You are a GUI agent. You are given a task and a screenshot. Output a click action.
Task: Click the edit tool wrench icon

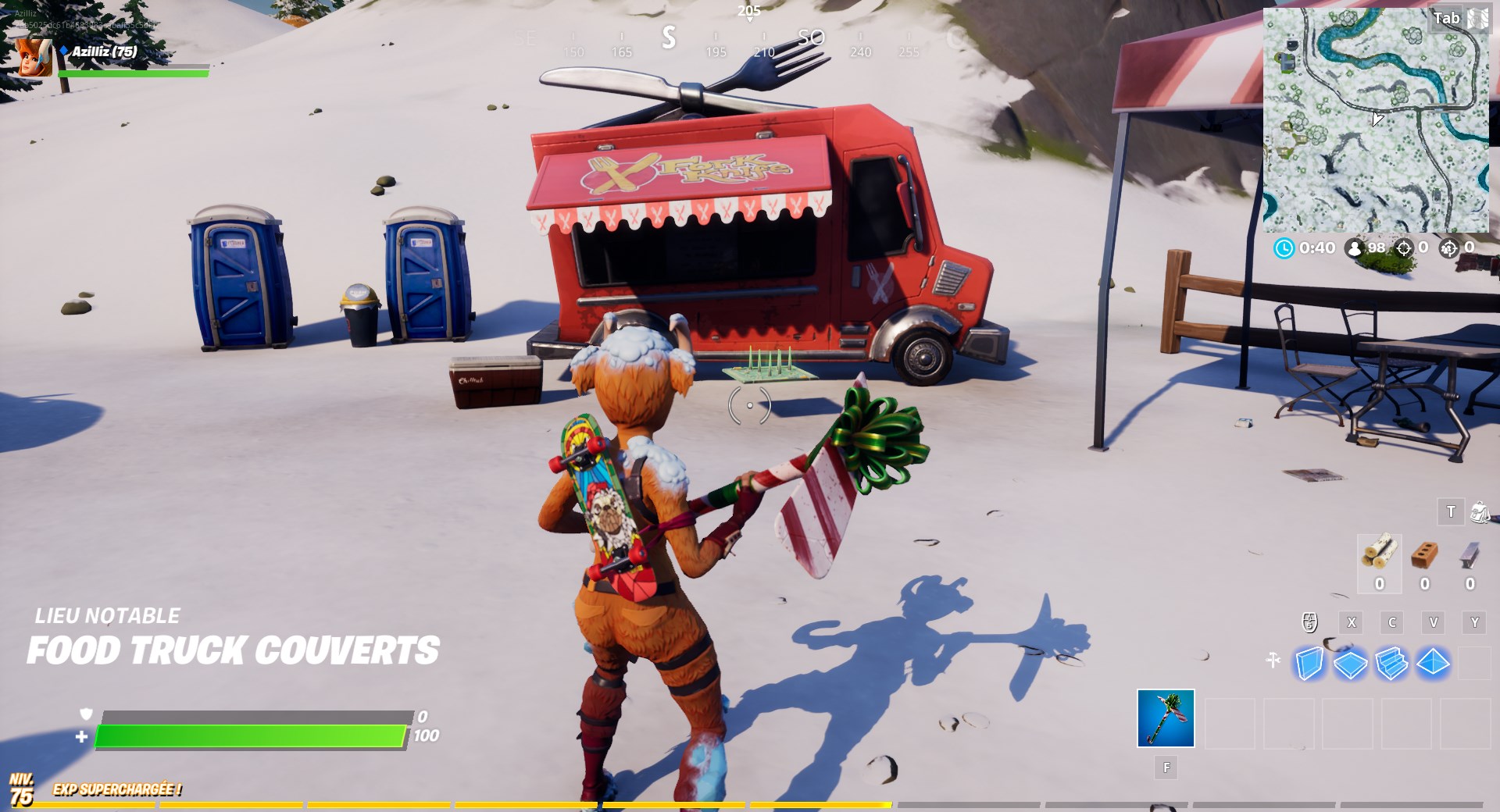point(1273,660)
